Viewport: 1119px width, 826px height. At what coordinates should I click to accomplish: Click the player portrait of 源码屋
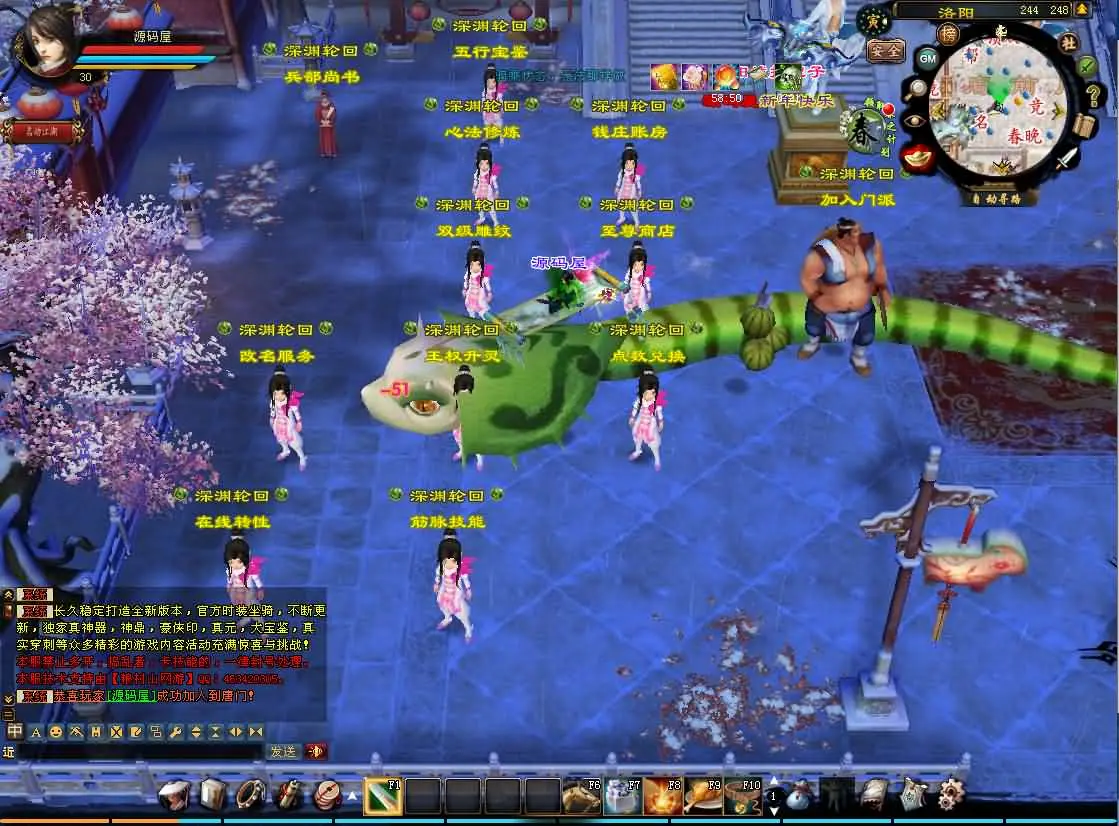(x=42, y=41)
